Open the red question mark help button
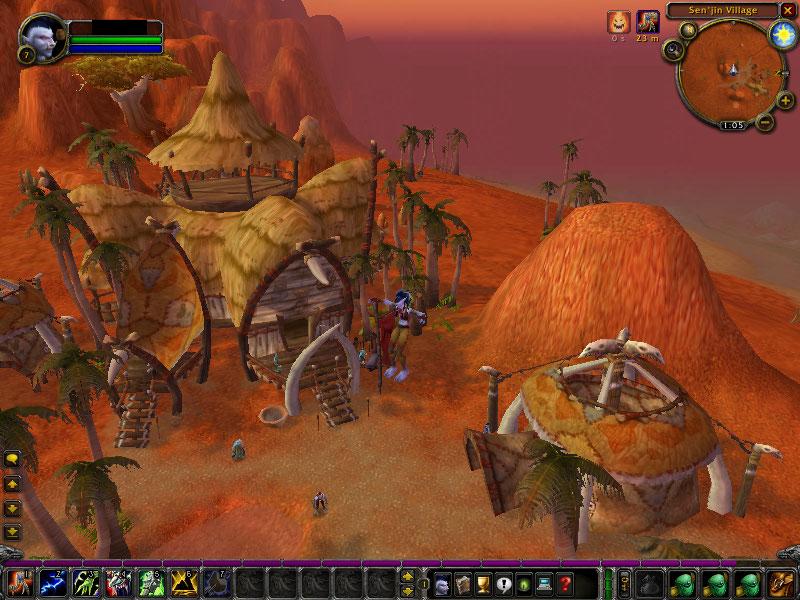Image resolution: width=800 pixels, height=600 pixels. point(566,583)
